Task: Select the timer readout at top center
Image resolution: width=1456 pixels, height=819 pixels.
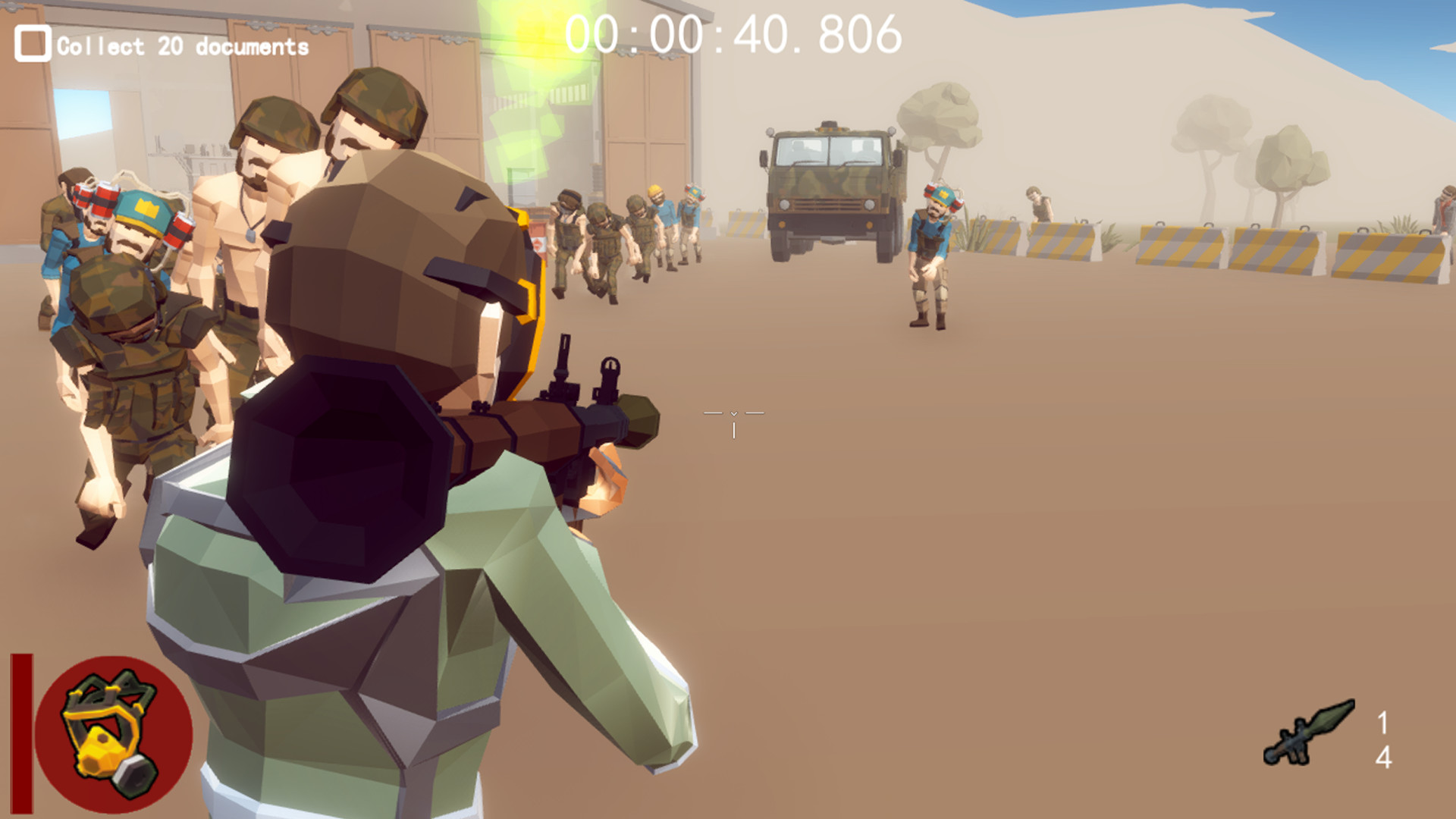Action: click(x=732, y=34)
